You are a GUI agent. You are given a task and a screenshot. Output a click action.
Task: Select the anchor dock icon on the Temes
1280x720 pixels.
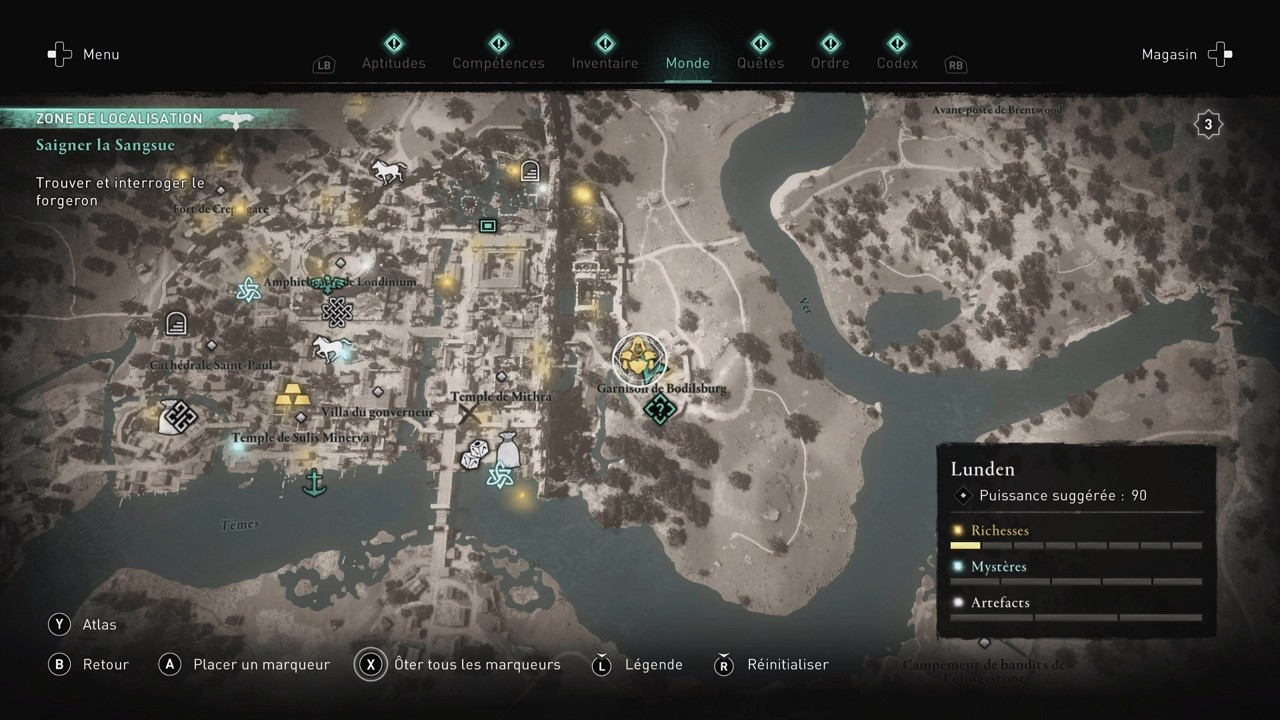[x=315, y=482]
